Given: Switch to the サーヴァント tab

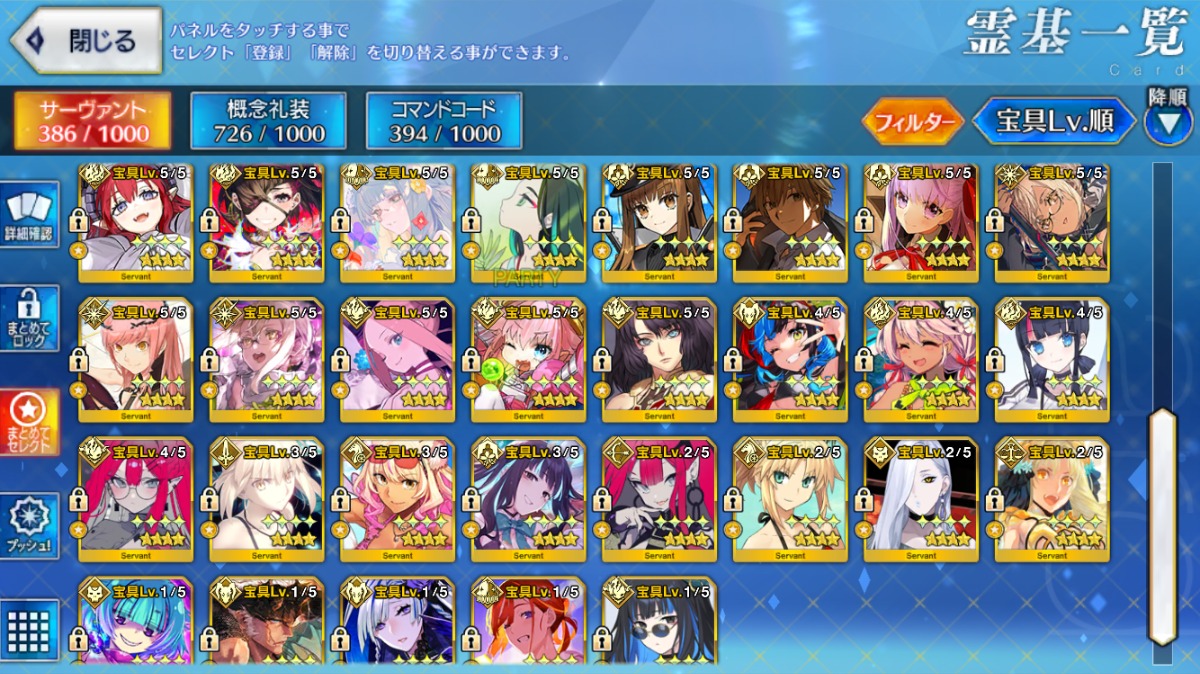Looking at the screenshot, I should [92, 121].
